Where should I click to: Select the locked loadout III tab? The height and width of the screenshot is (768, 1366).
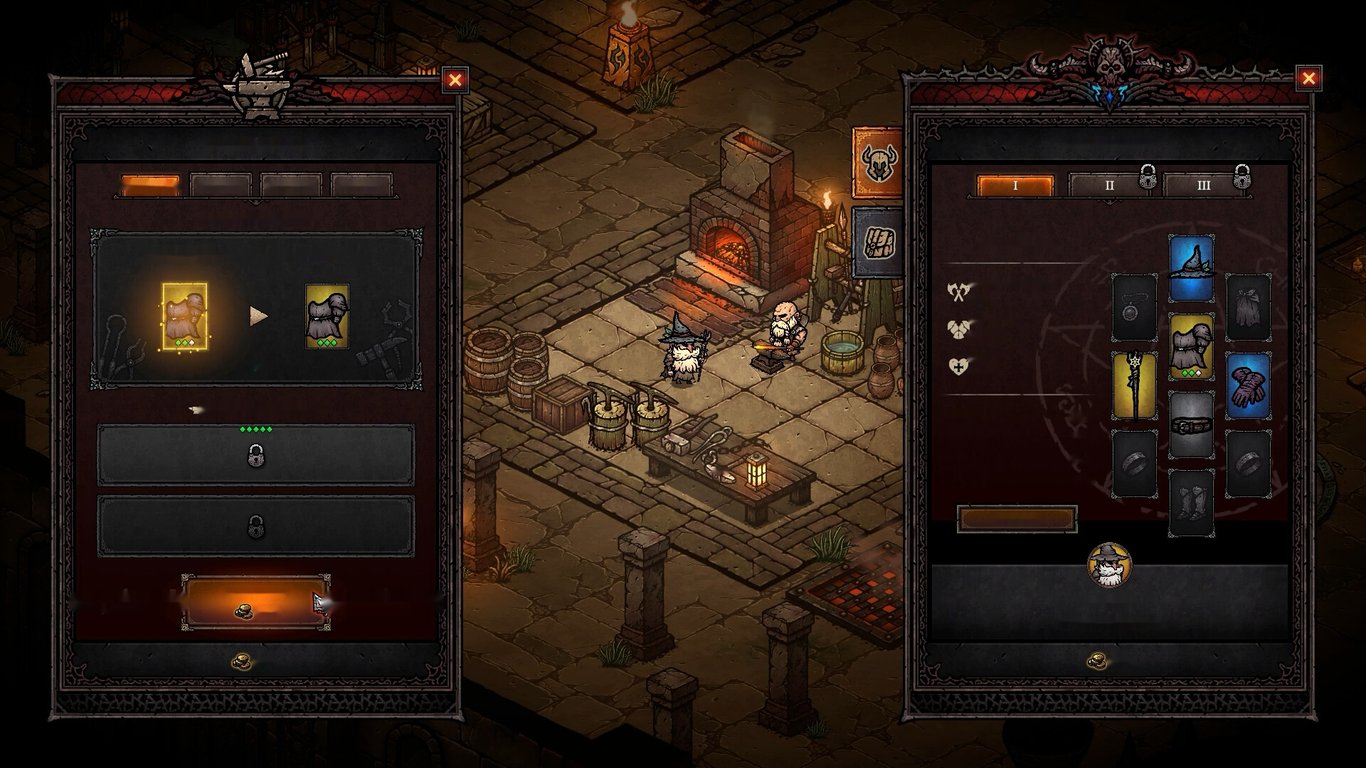[x=1203, y=186]
